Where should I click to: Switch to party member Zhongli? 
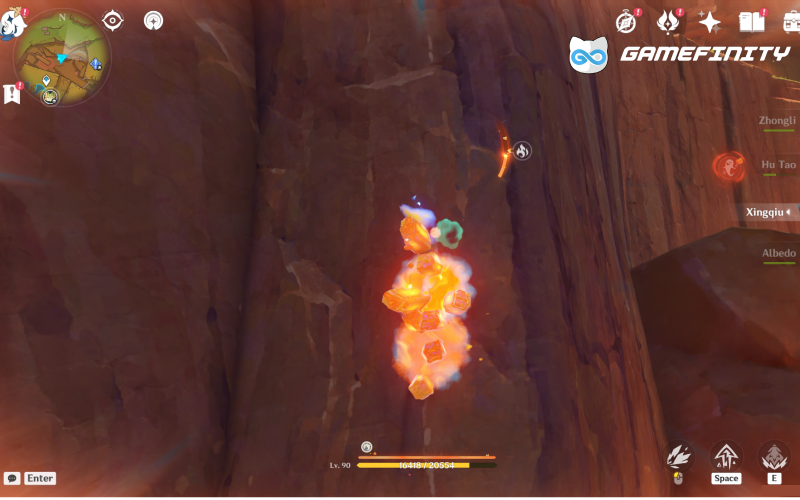click(777, 120)
